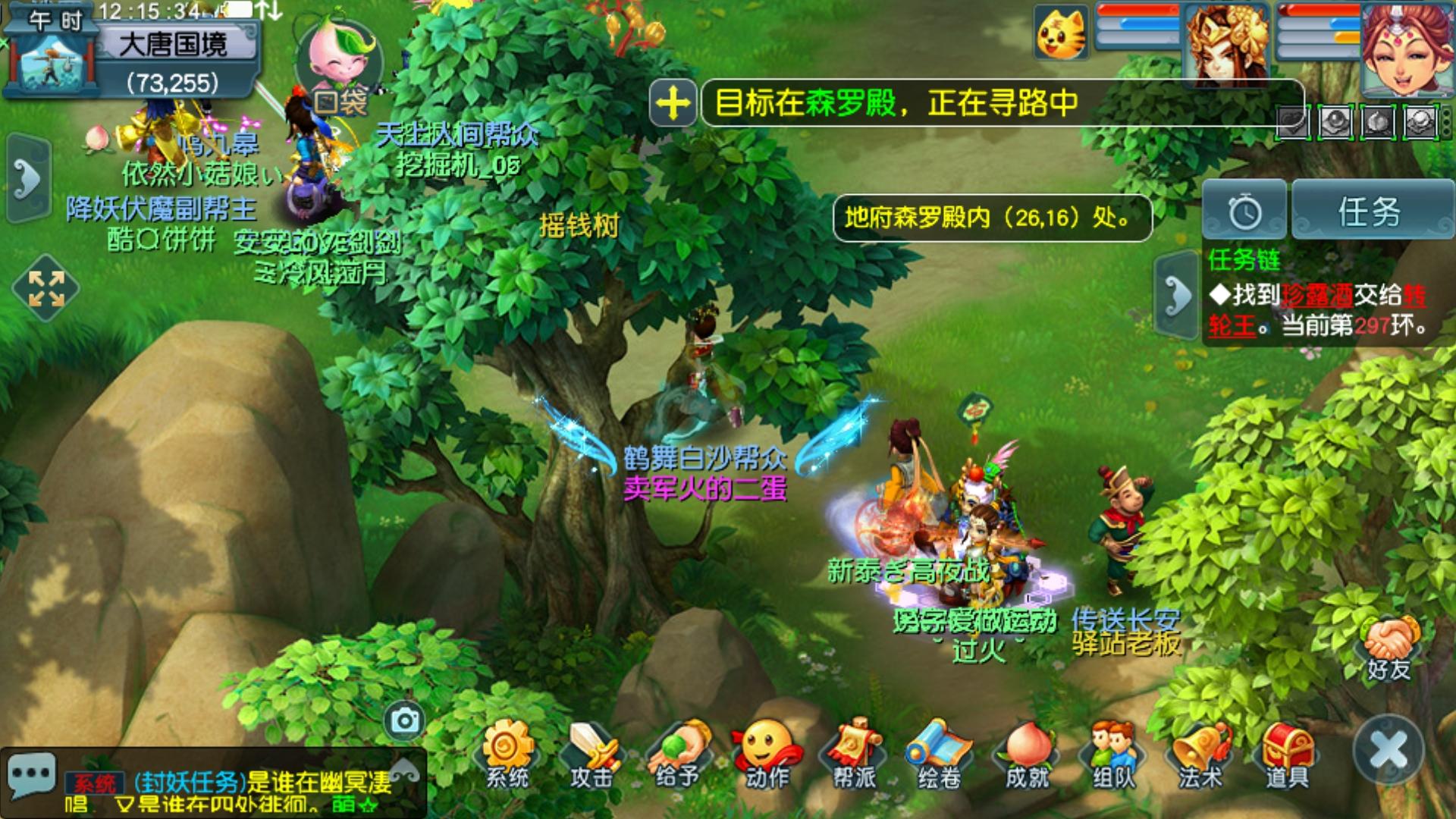Collapse the bottom menu with the X button
The width and height of the screenshot is (1456, 819).
[x=1389, y=750]
